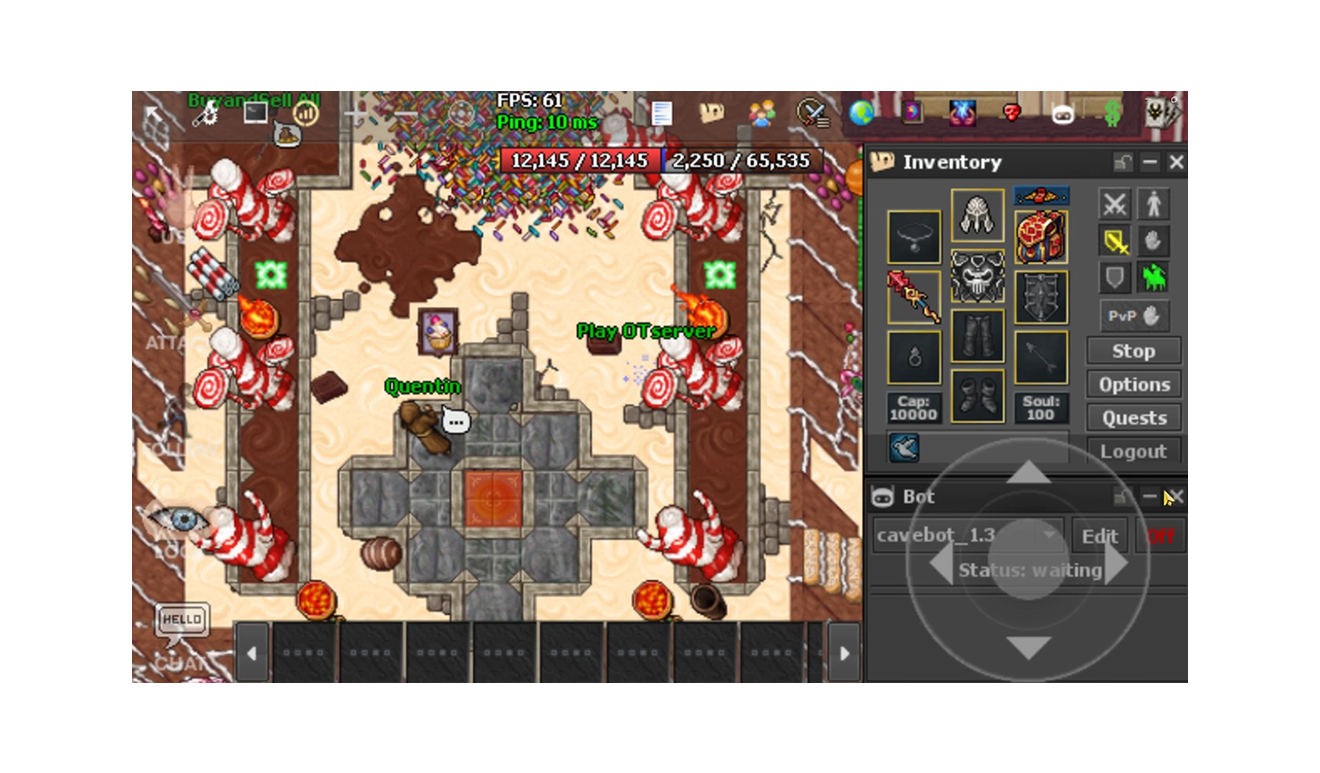The image size is (1320, 773).
Task: Select the equipped helmet slot
Action: point(977,215)
